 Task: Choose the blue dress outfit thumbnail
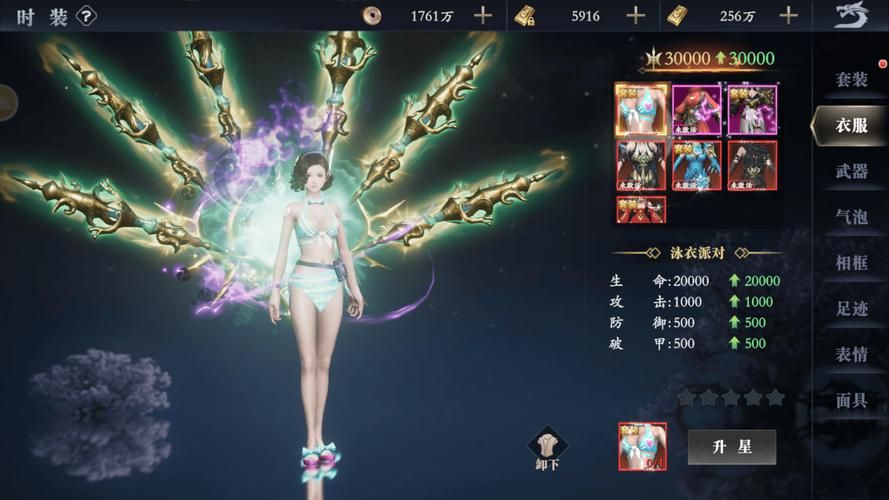pos(696,164)
